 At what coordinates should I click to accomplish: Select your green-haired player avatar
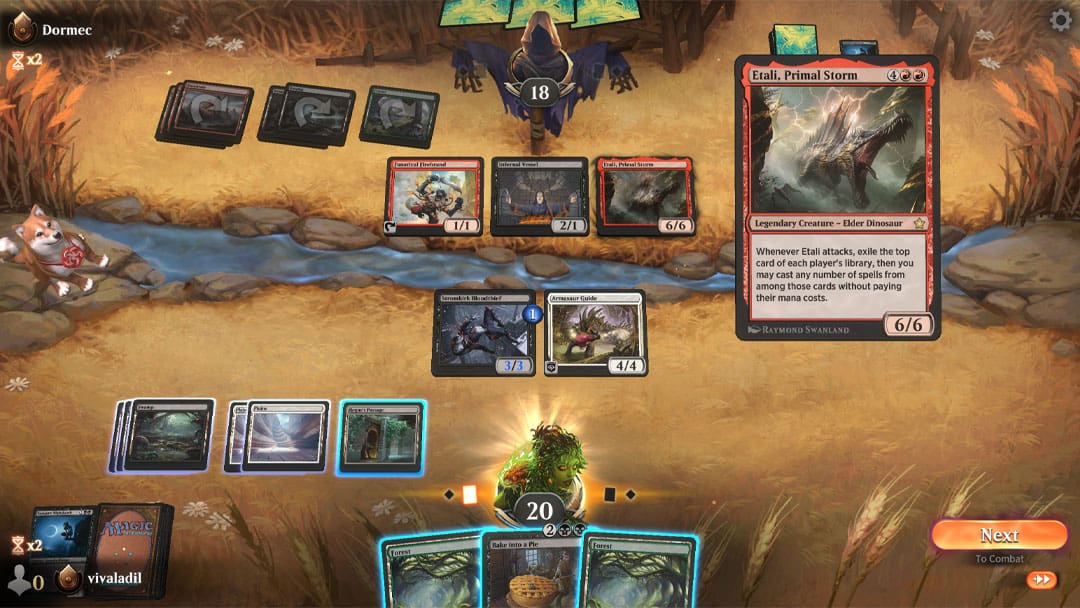tap(540, 465)
